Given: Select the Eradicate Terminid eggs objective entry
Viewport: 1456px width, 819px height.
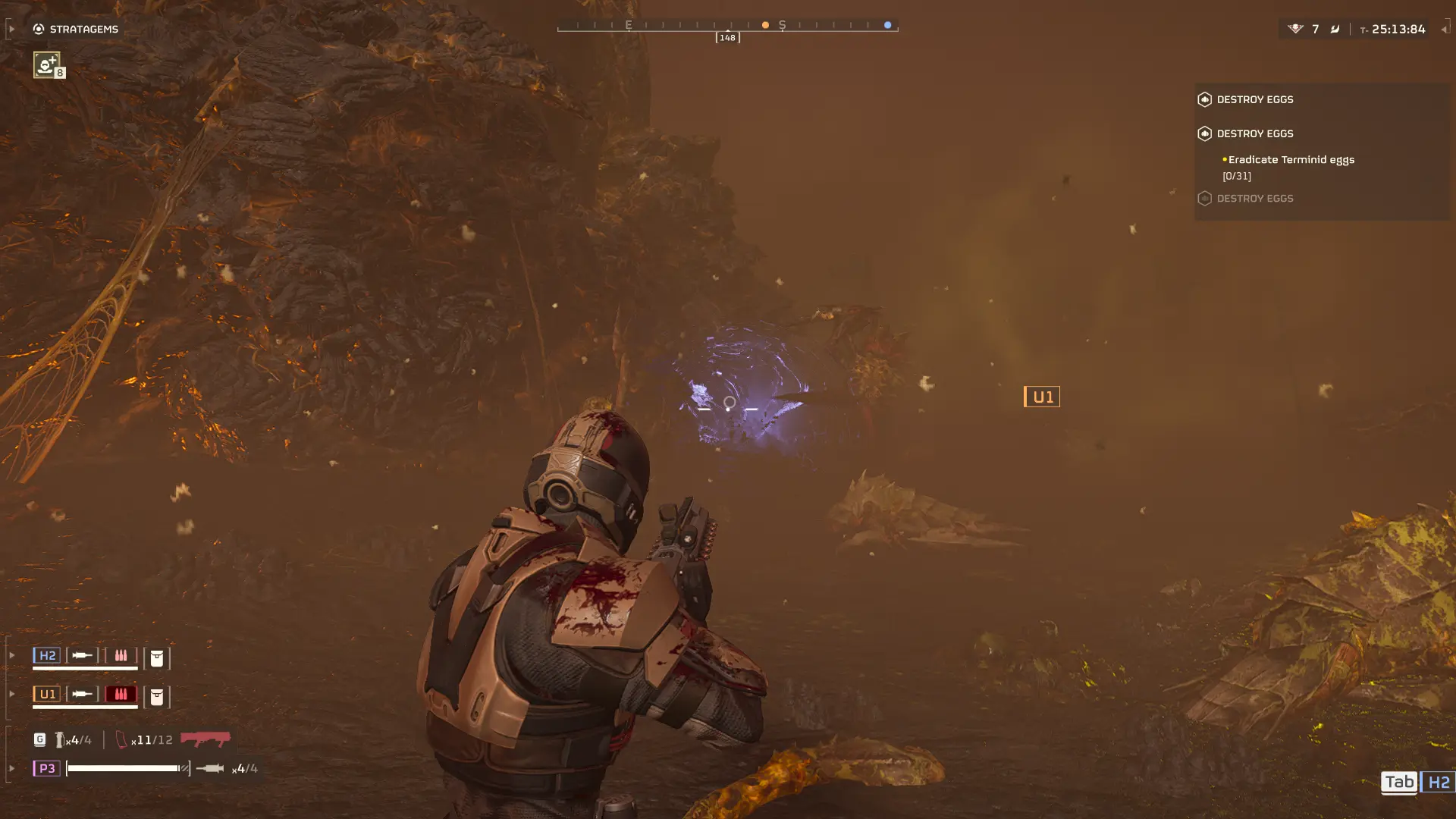Looking at the screenshot, I should pyautogui.click(x=1291, y=160).
